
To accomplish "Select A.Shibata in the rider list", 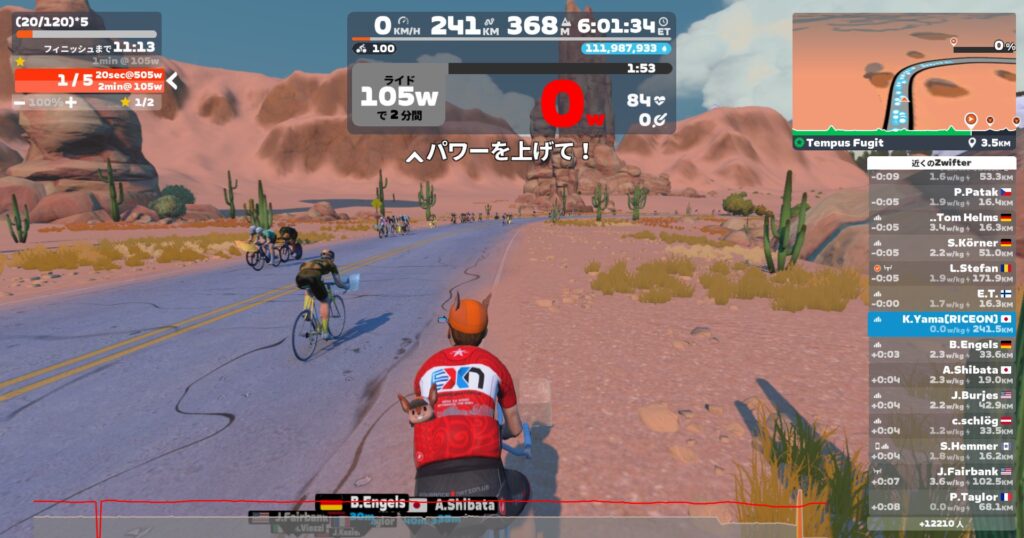I will pyautogui.click(x=941, y=374).
